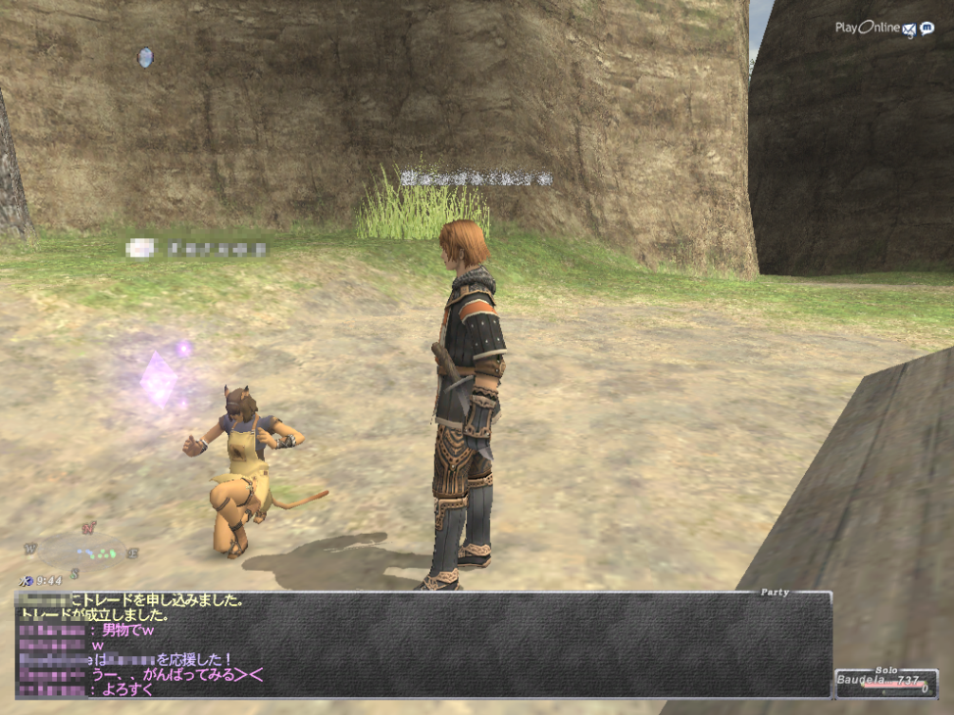Click the PlayOnline chat bubble icon
Image resolution: width=954 pixels, height=715 pixels.
(x=927, y=28)
